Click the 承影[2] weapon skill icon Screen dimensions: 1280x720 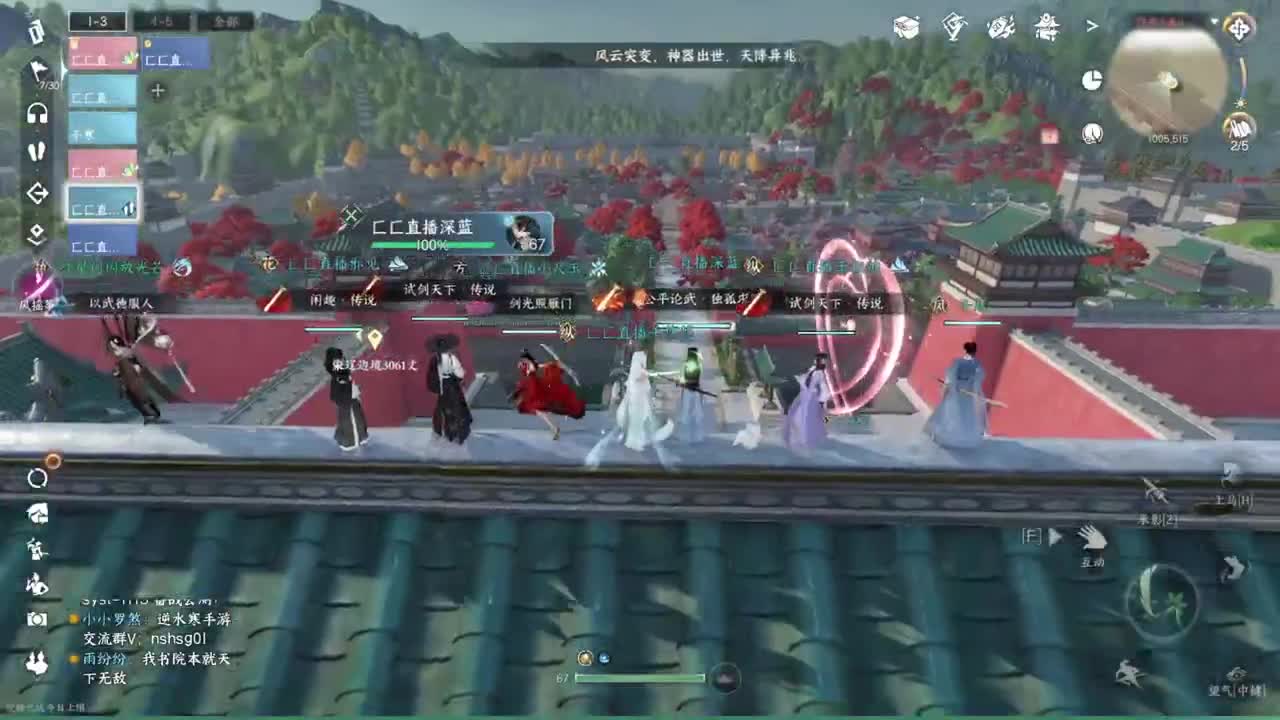pyautogui.click(x=1153, y=491)
